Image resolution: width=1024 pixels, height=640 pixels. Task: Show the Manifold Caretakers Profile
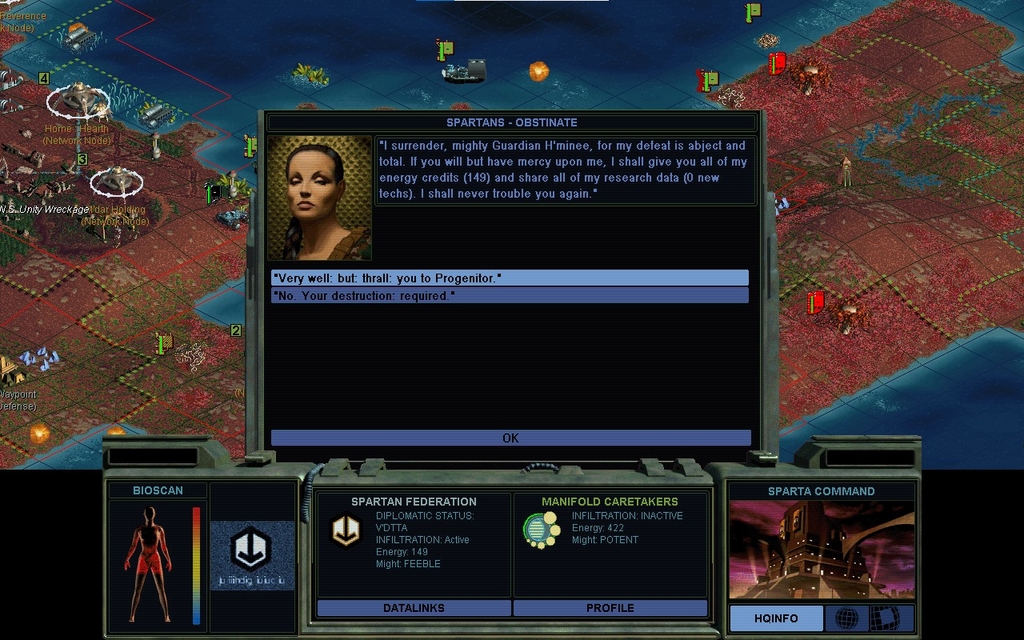[x=610, y=608]
